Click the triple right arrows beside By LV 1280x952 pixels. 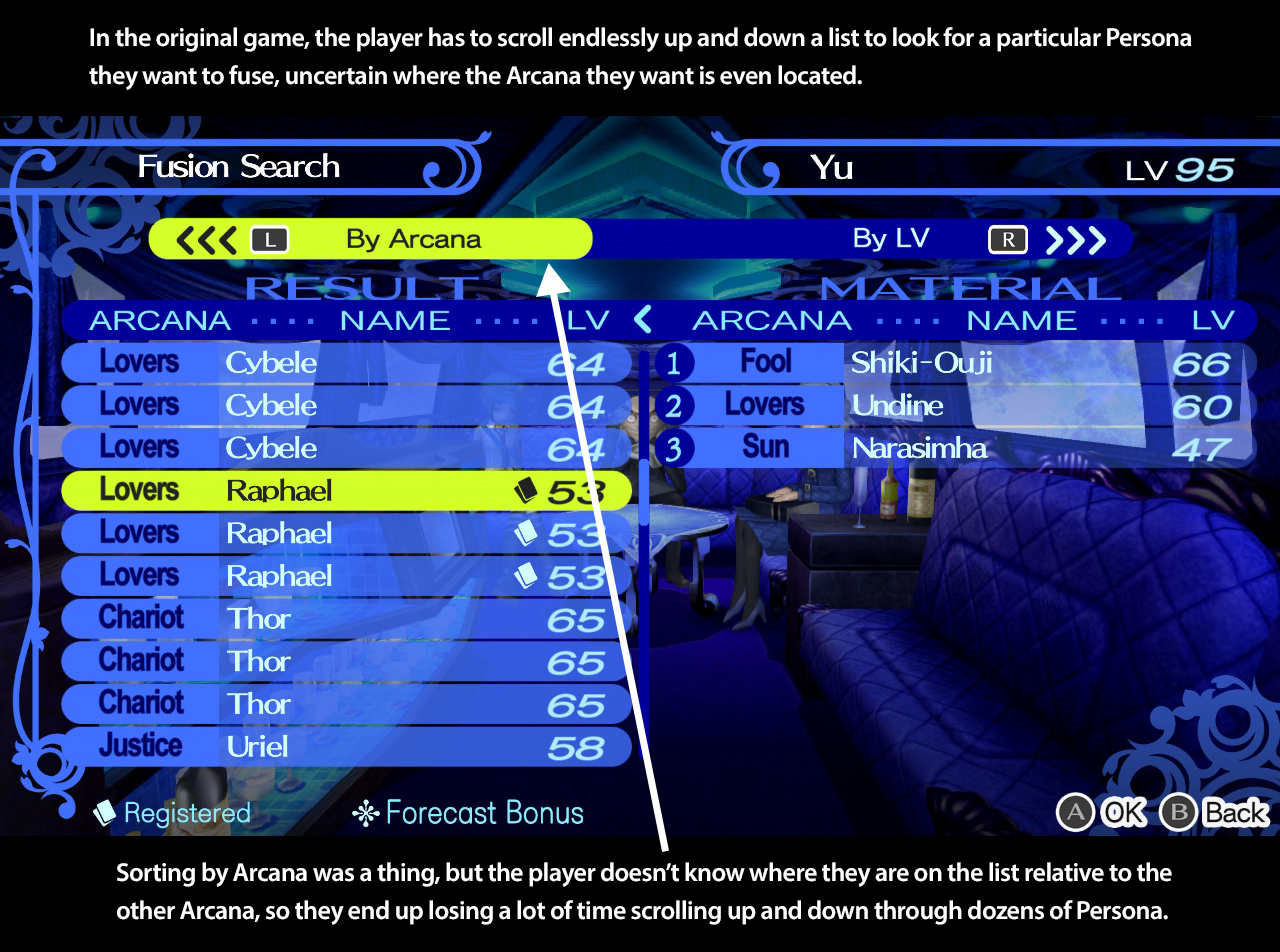tap(1076, 240)
